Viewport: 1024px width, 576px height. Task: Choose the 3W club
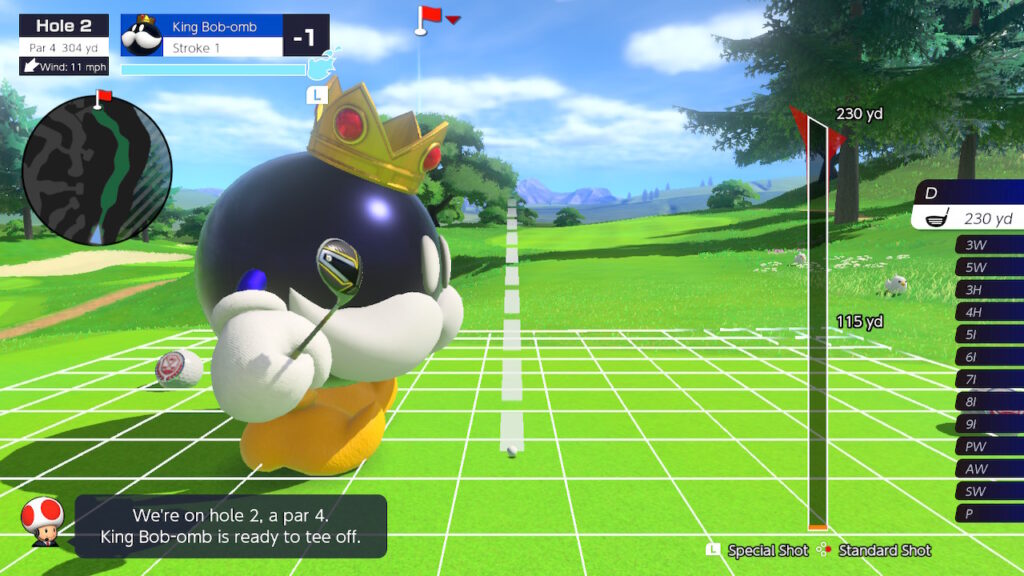click(x=988, y=245)
